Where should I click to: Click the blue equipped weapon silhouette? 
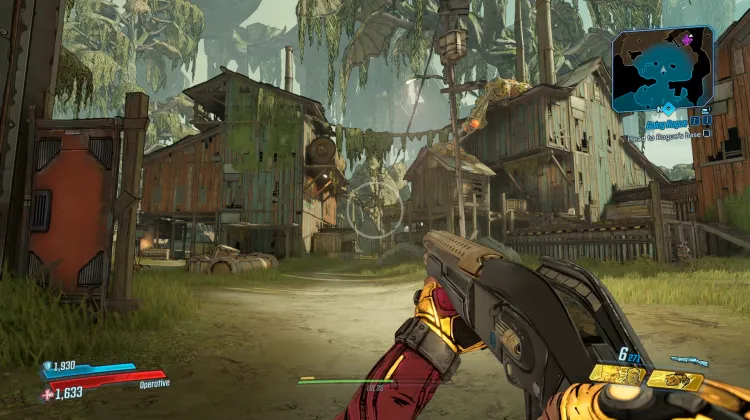(689, 360)
